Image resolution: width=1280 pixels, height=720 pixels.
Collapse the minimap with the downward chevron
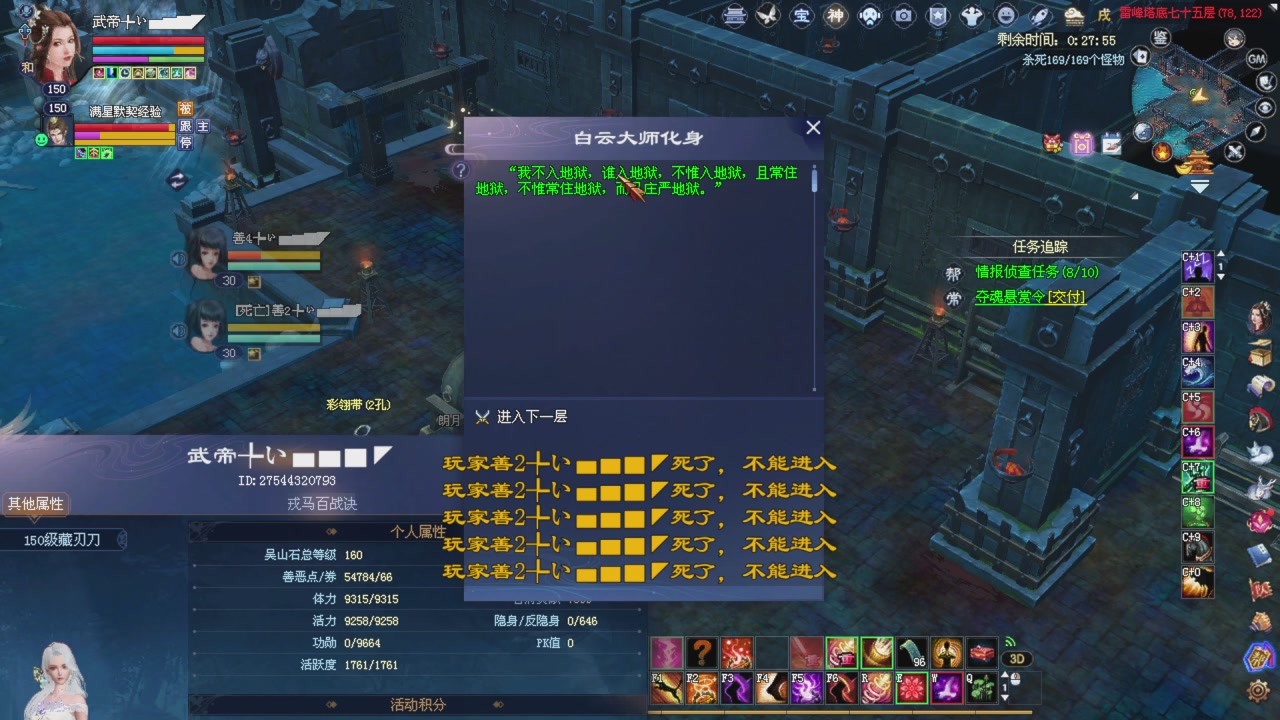pyautogui.click(x=1199, y=183)
